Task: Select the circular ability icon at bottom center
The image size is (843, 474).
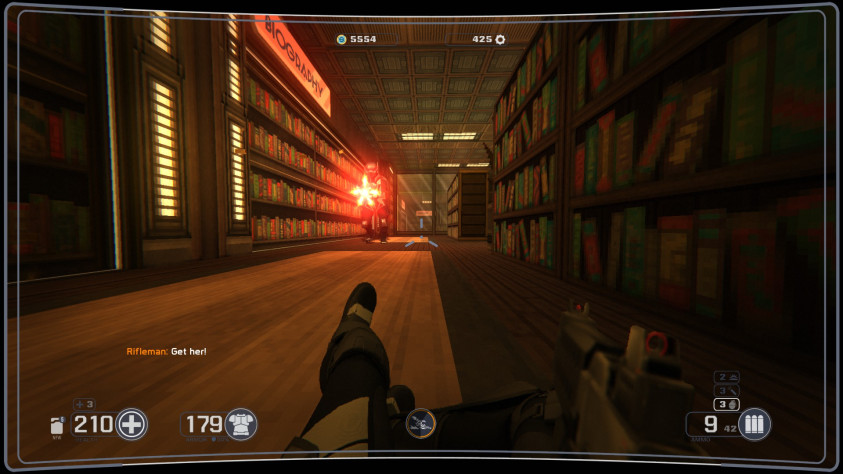Action: (x=421, y=424)
